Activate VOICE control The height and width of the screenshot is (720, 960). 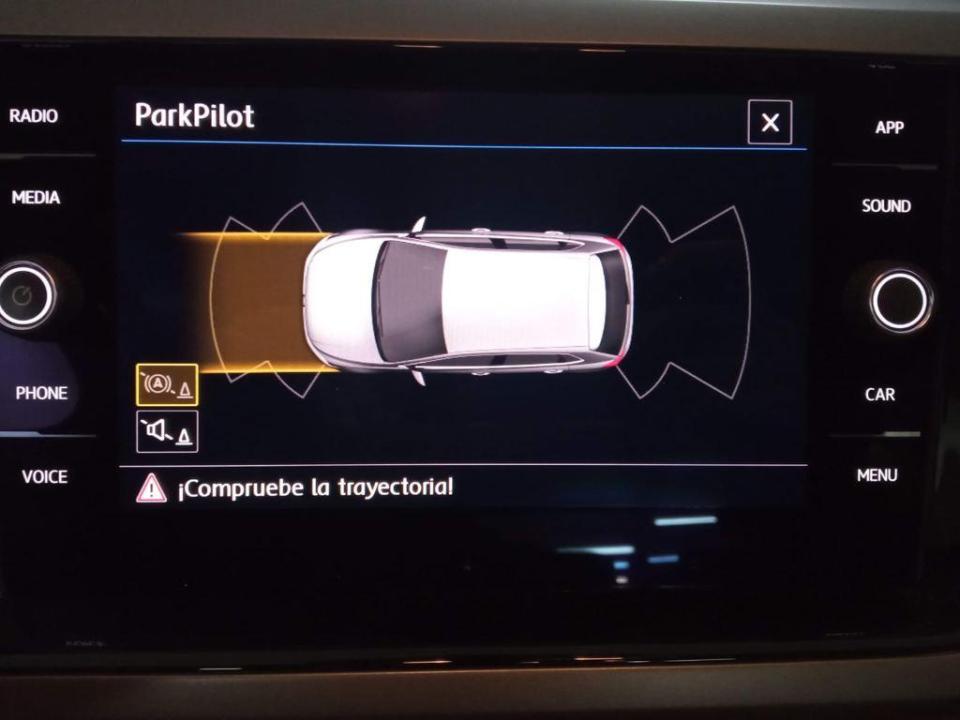click(45, 477)
